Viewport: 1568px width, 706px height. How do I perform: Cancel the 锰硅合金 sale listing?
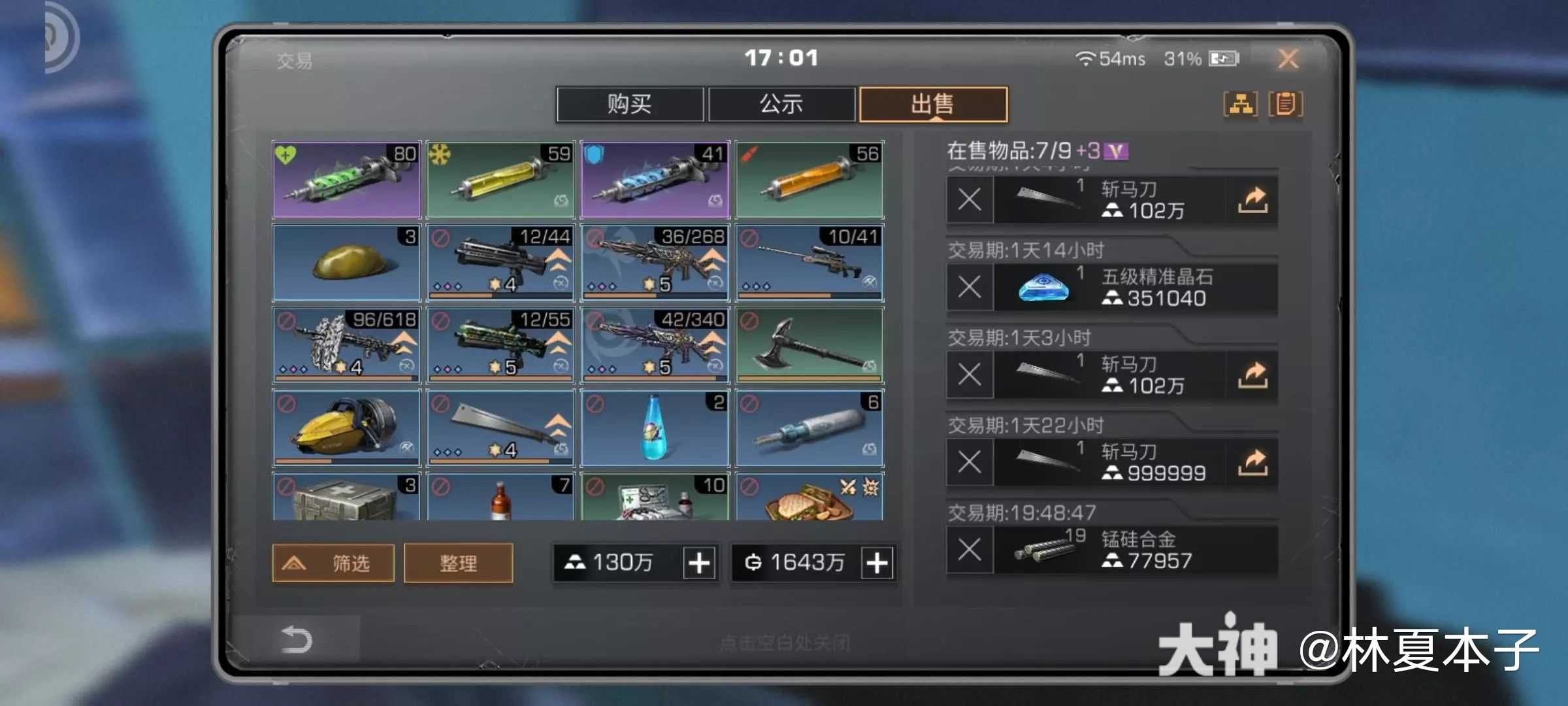(x=970, y=550)
